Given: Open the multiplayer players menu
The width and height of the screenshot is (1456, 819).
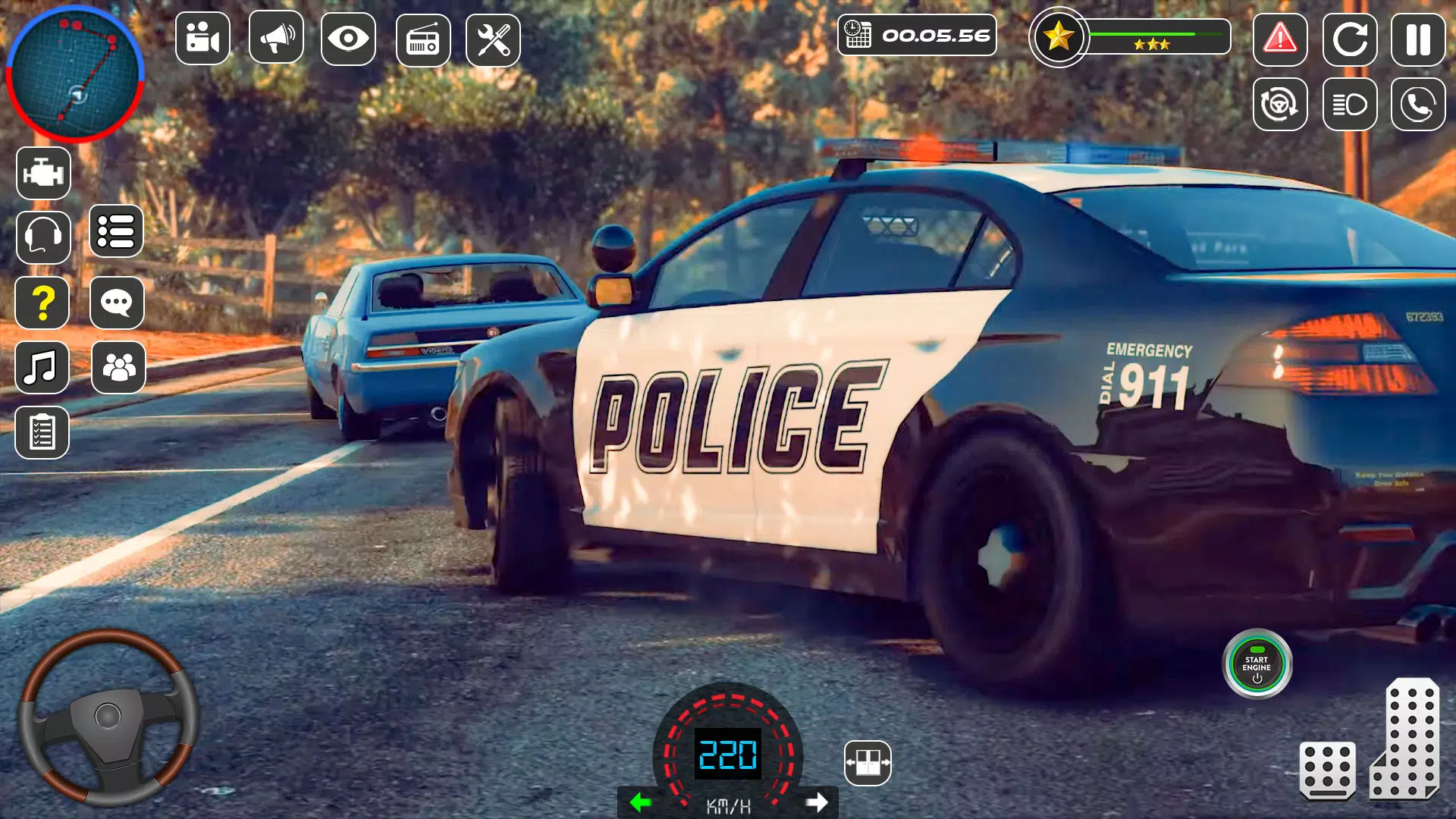Looking at the screenshot, I should (118, 367).
